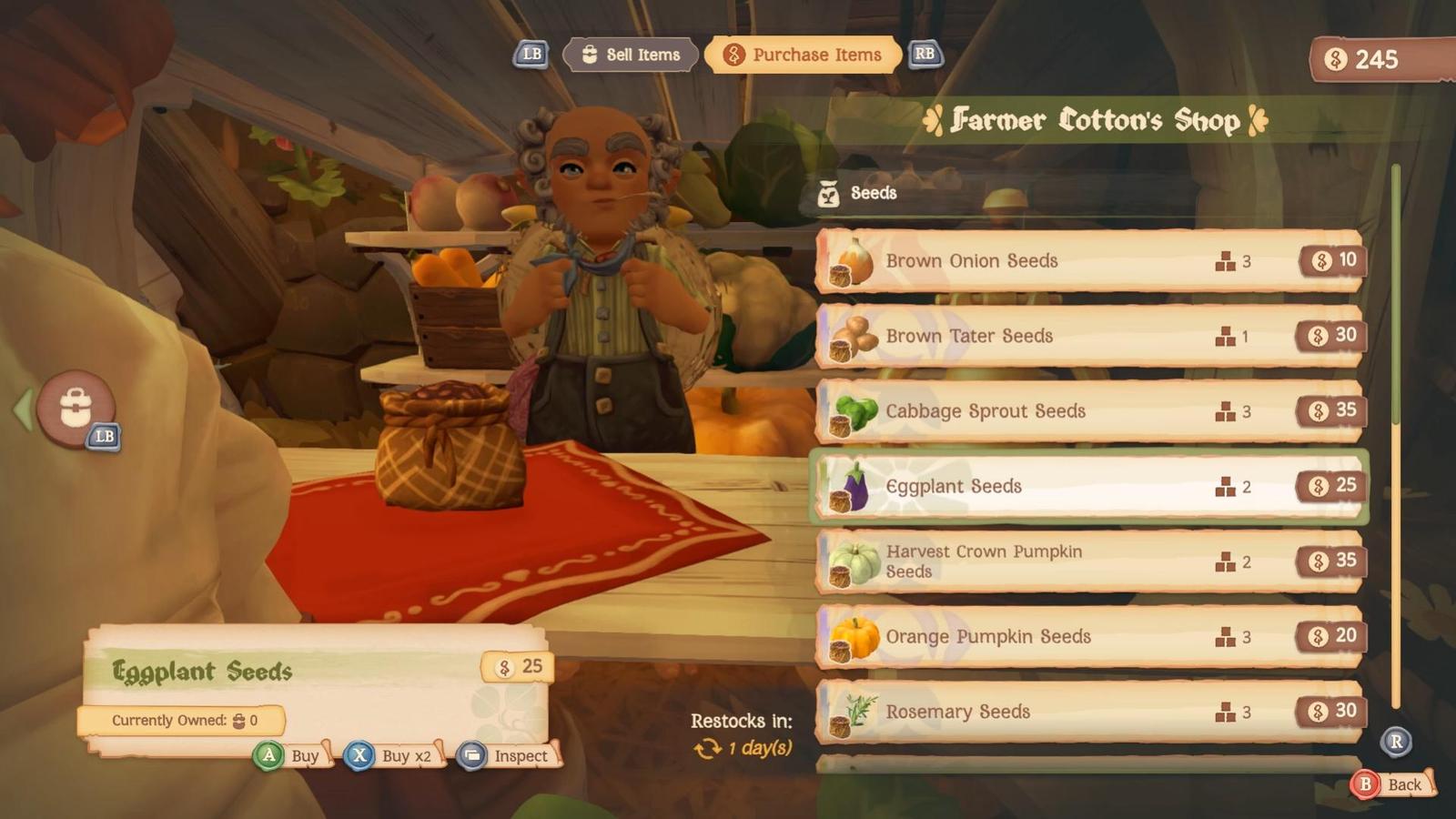Viewport: 1456px width, 819px height.
Task: Switch to the Purchase Items tab
Action: coord(803,55)
